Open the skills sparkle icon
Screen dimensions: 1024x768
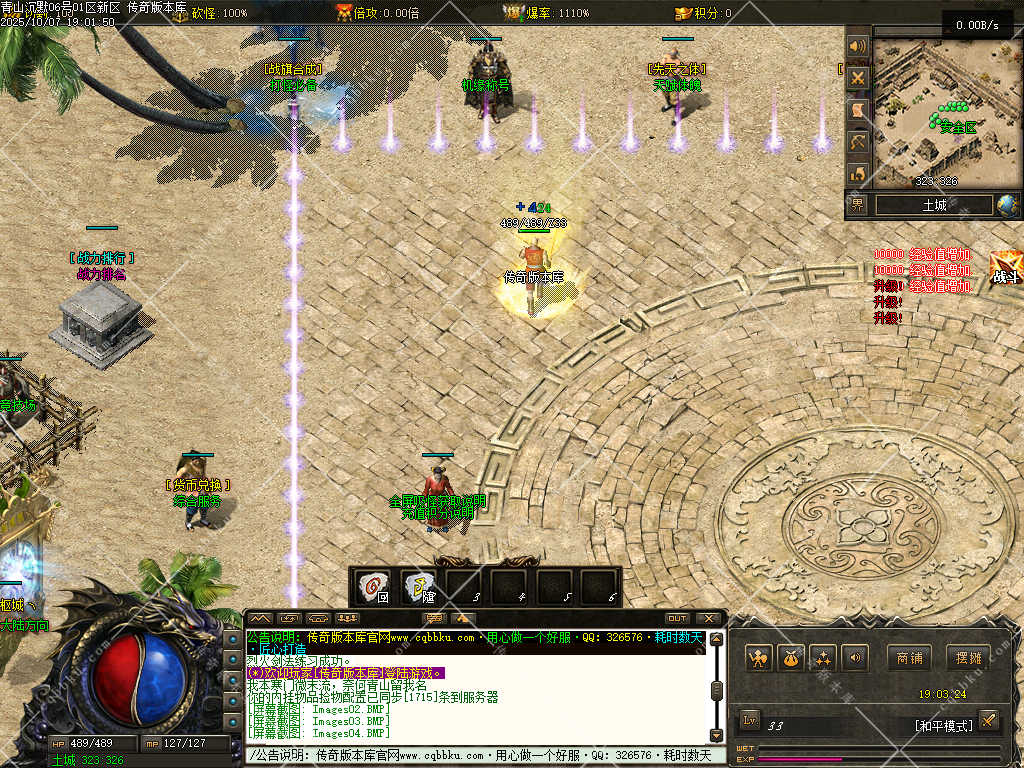coord(823,658)
